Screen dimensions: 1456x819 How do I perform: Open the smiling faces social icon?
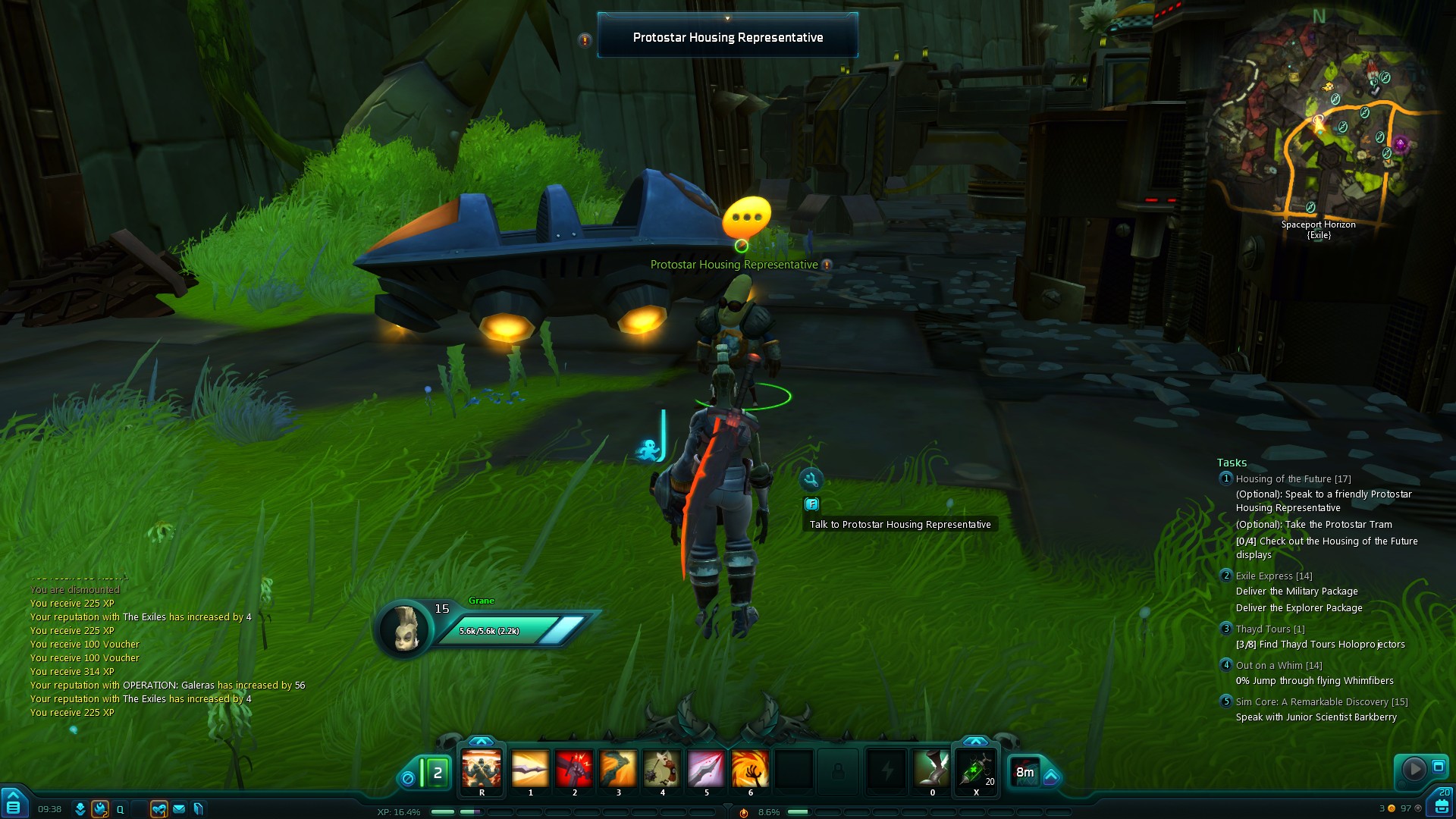pyautogui.click(x=158, y=809)
